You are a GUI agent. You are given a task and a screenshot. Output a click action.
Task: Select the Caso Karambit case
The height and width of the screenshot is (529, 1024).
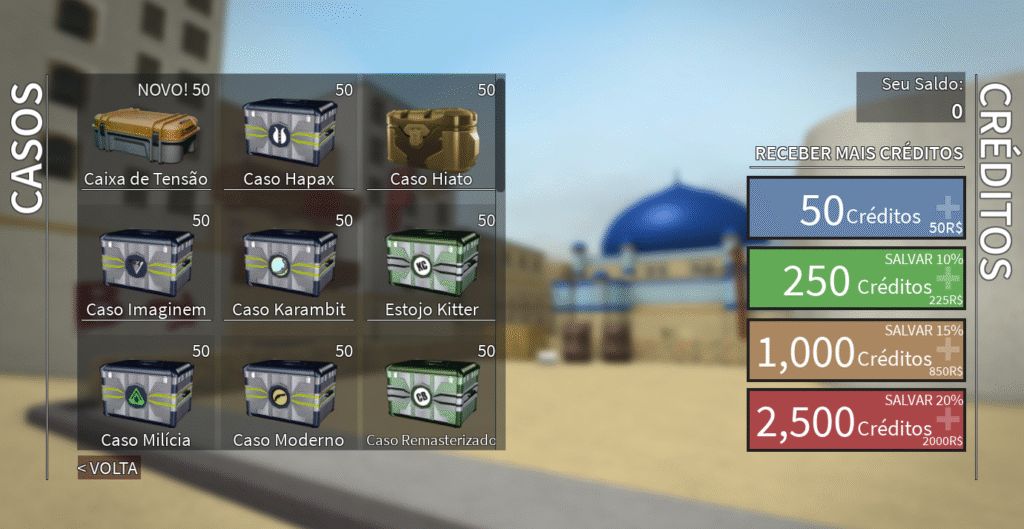pyautogui.click(x=289, y=265)
